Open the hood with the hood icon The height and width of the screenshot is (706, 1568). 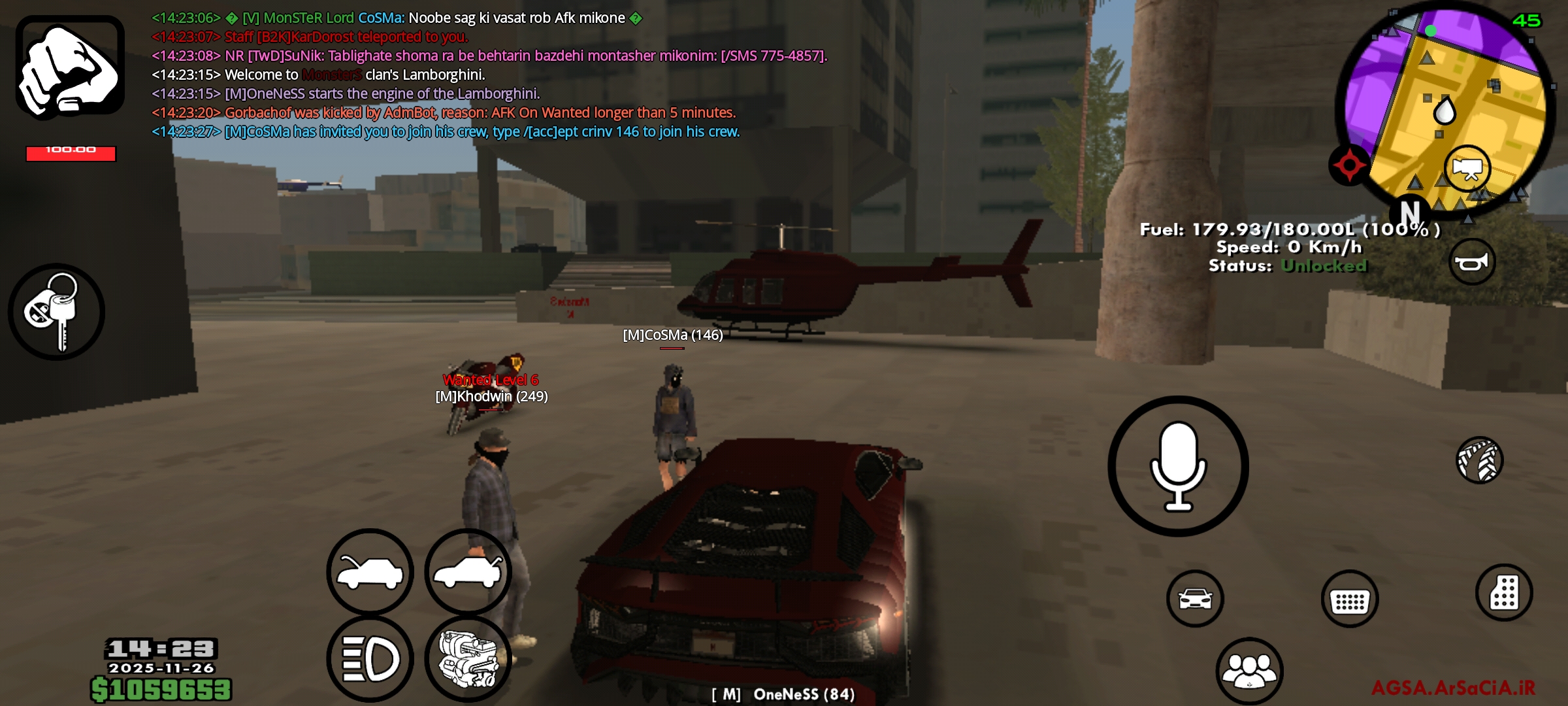(x=369, y=571)
